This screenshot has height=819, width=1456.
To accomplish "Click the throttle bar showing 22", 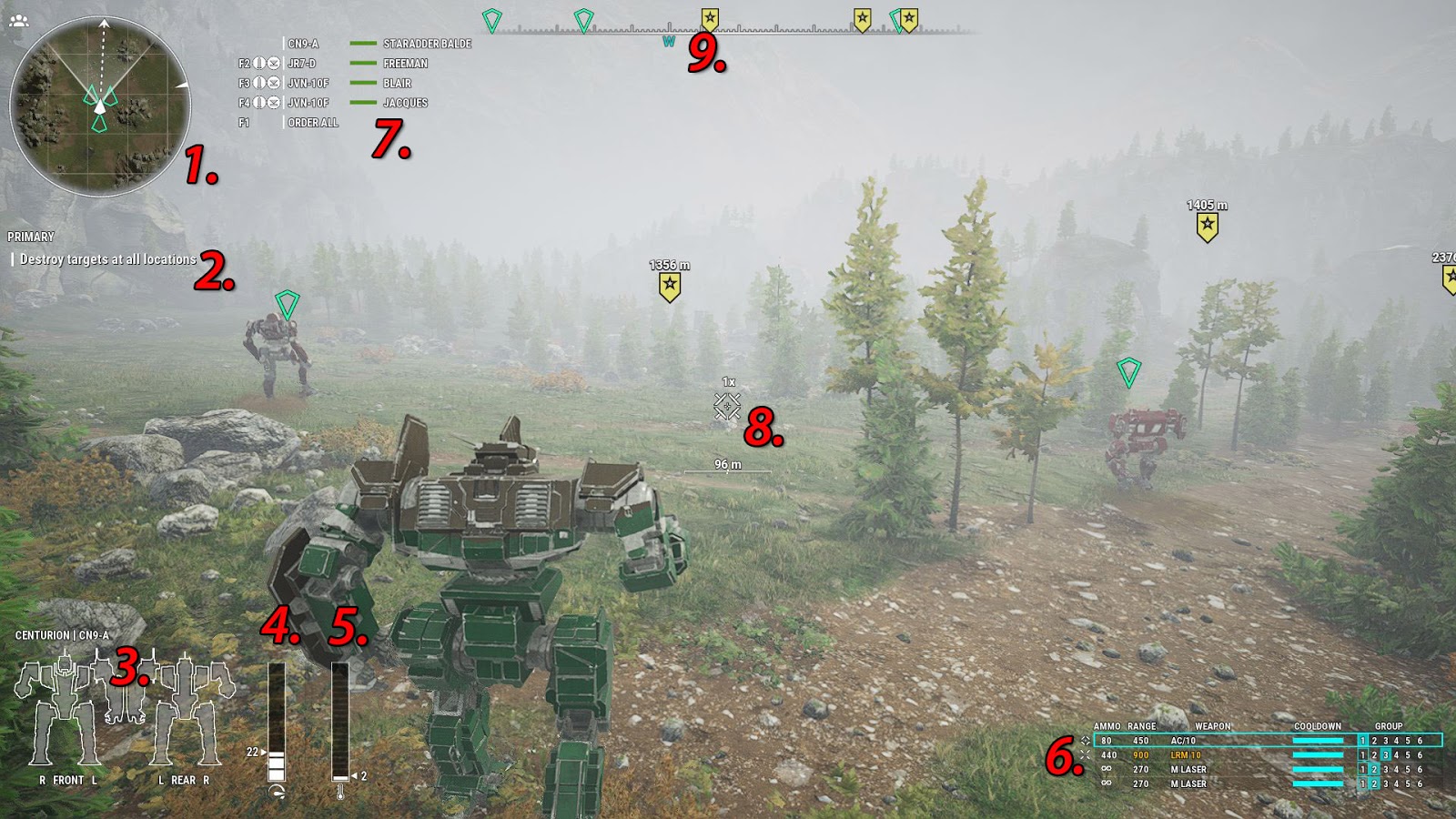I will (276, 719).
